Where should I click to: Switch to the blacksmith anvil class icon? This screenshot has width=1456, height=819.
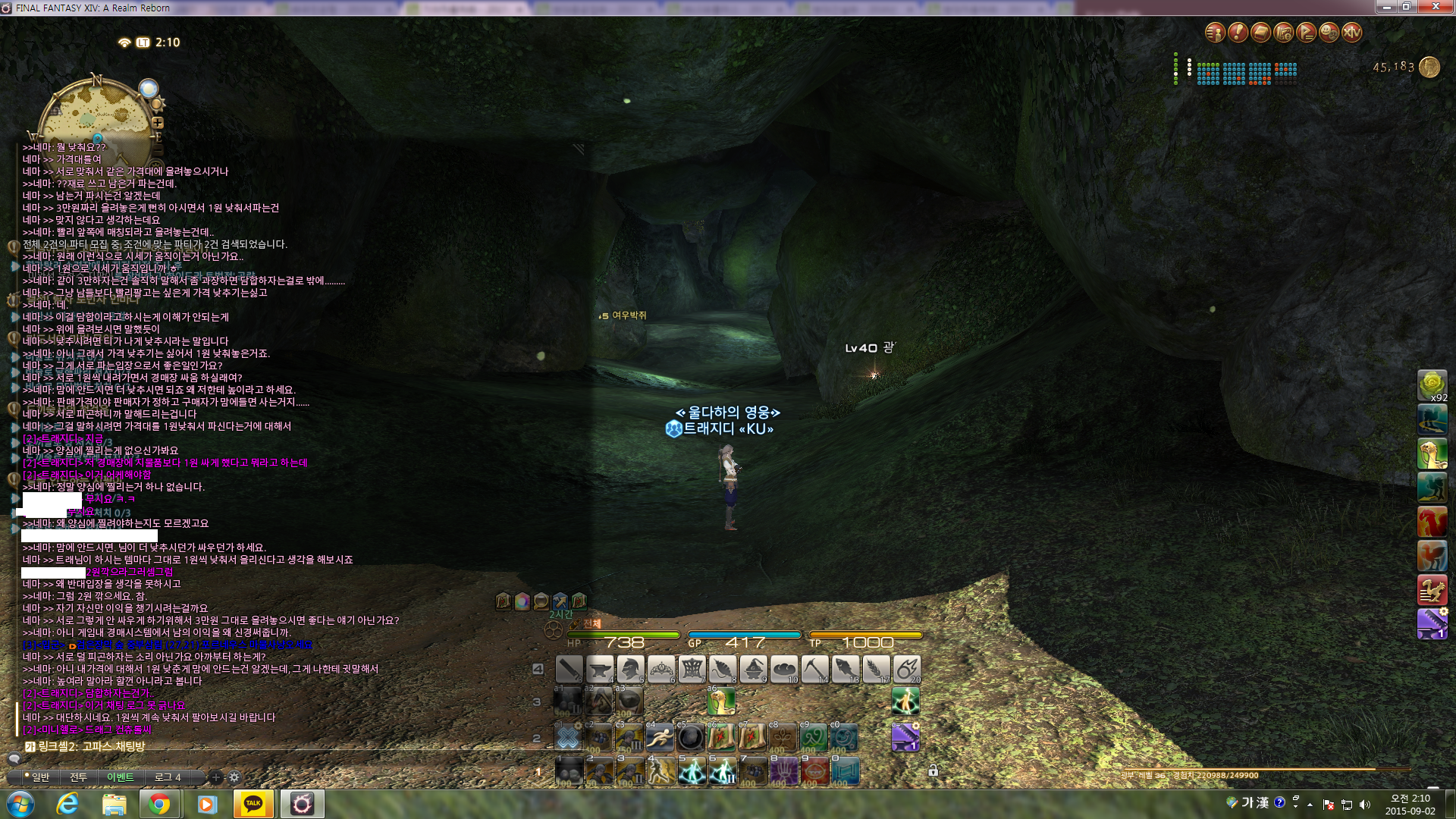click(600, 670)
